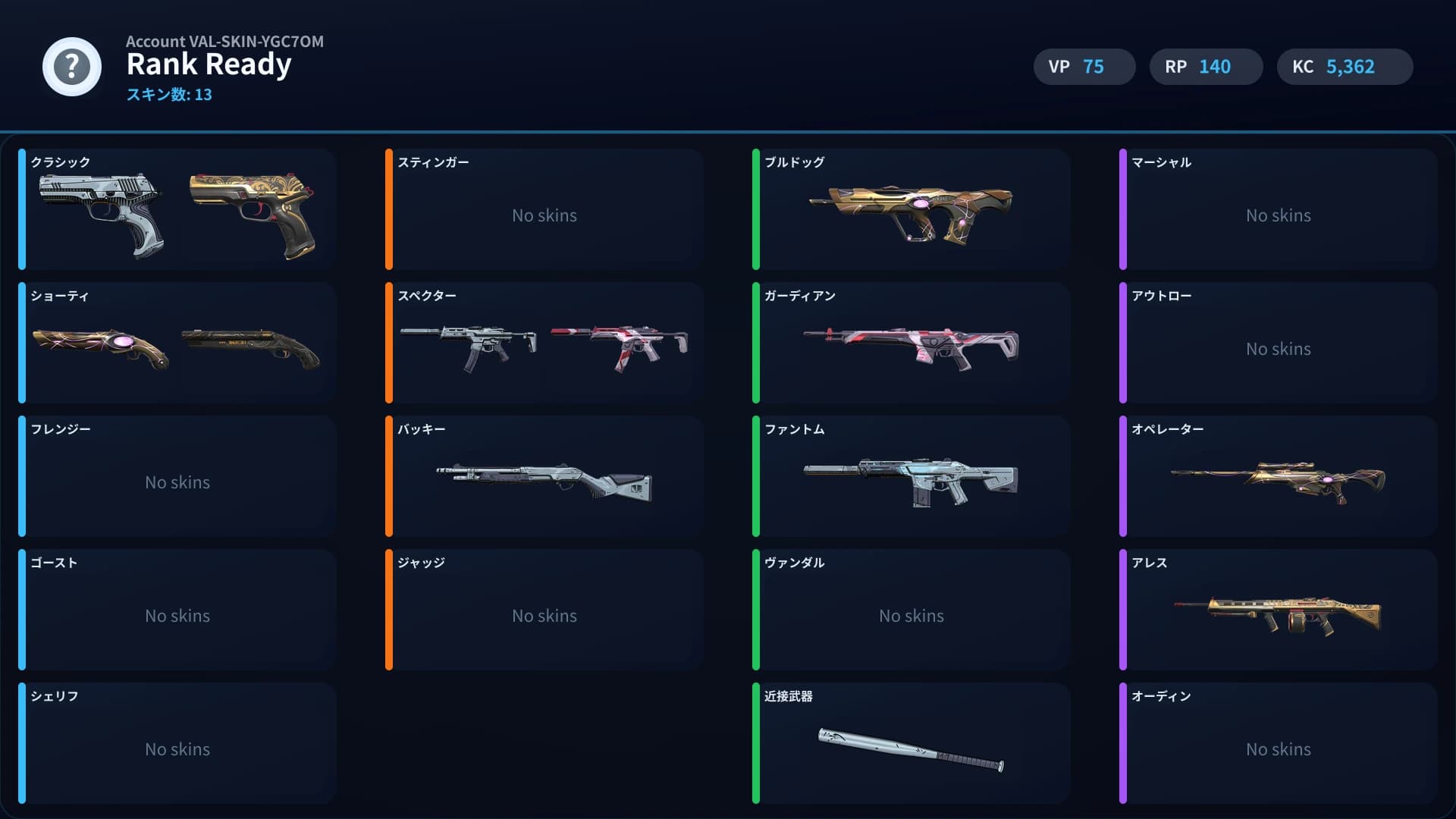This screenshot has height=819, width=1456.
Task: Click the Bulldog gold skin image
Action: tap(910, 212)
